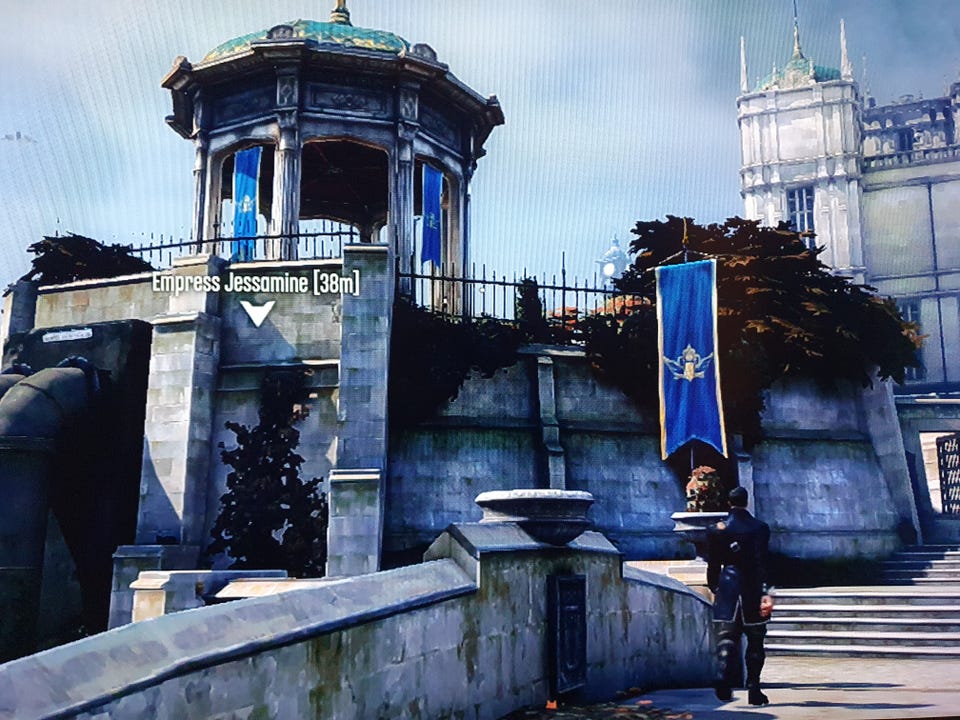This screenshot has width=960, height=720.
Task: Click the Empress Jessamine objective marker
Action: [257, 312]
